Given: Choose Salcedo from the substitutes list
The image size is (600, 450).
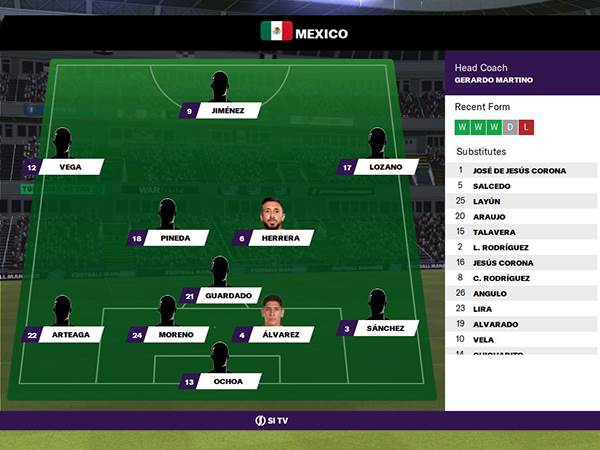Looking at the screenshot, I should [x=490, y=186].
